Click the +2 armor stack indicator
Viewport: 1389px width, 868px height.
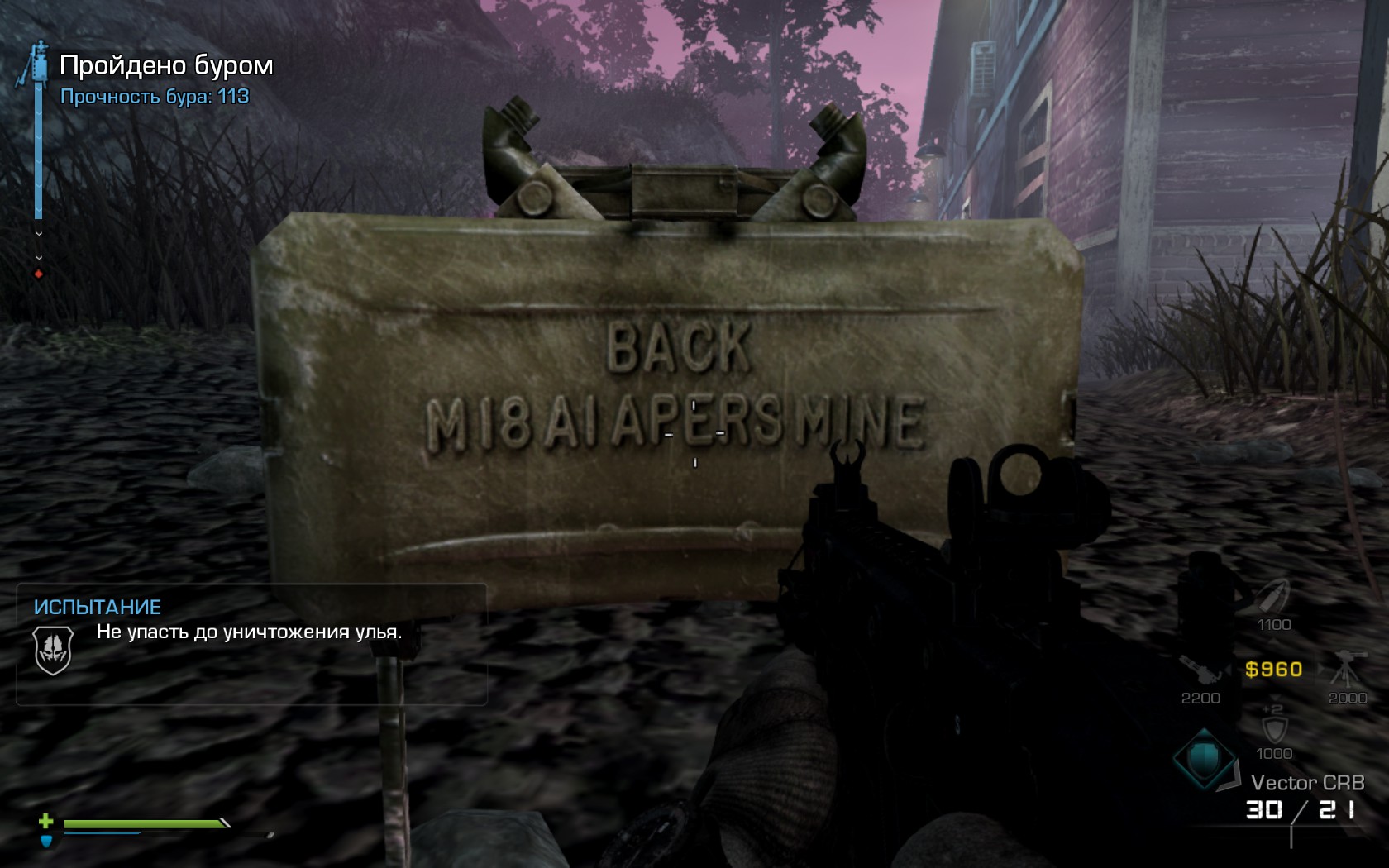pos(1275,708)
